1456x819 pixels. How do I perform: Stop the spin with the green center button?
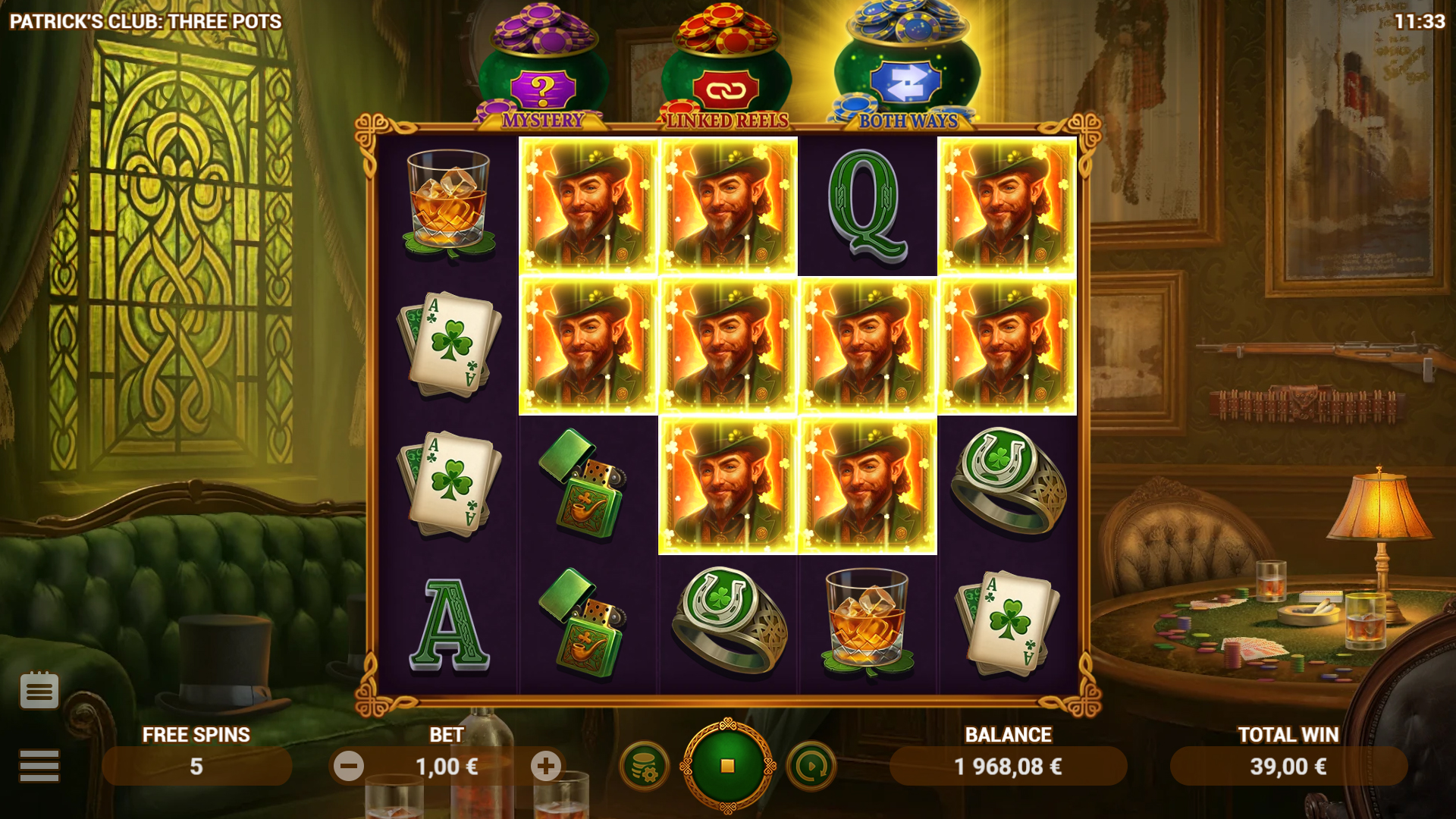click(x=727, y=766)
